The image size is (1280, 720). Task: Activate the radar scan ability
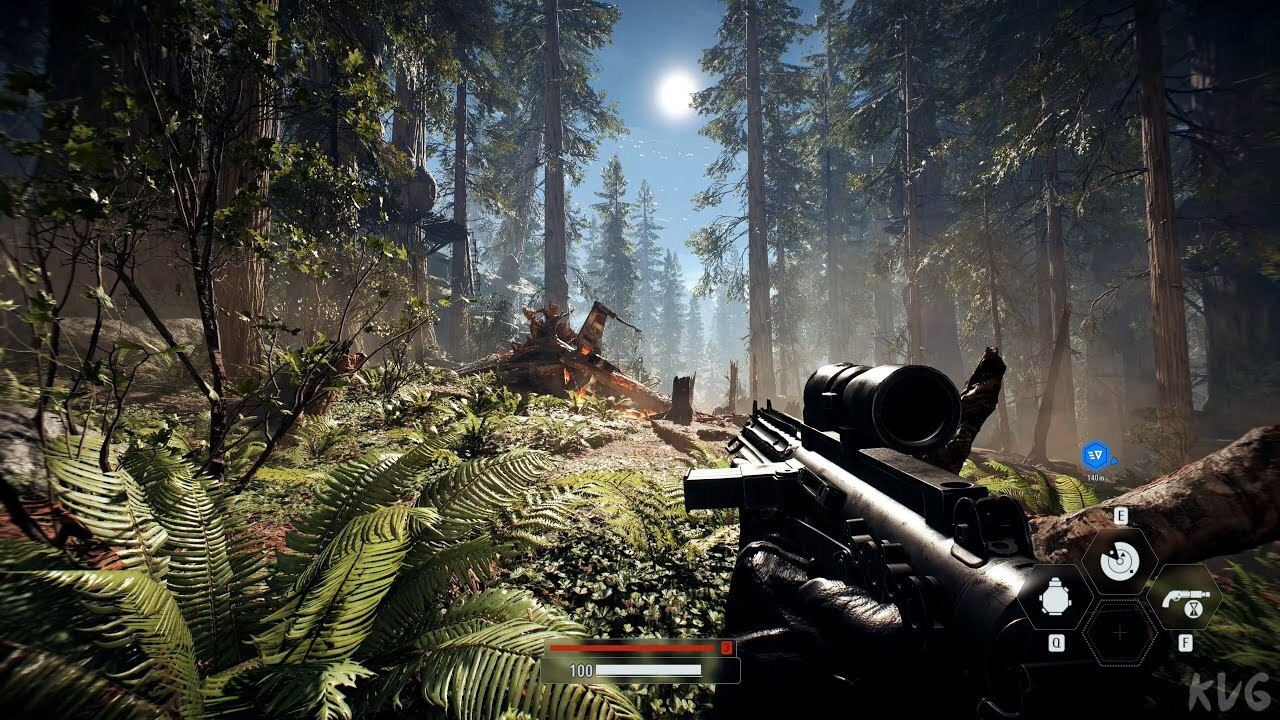click(1119, 560)
